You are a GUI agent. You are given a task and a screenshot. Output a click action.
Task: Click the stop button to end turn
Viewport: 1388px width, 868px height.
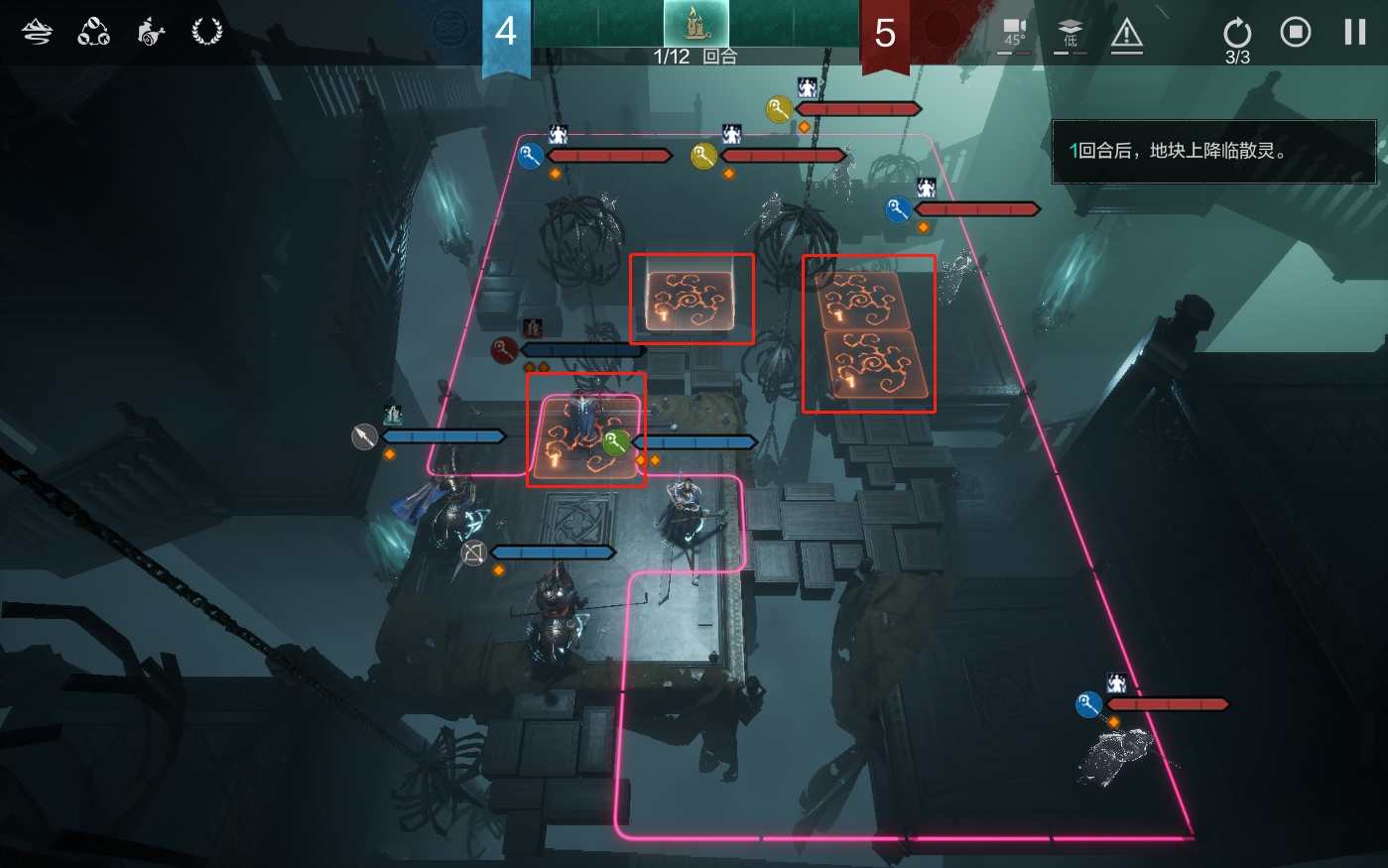tap(1296, 32)
